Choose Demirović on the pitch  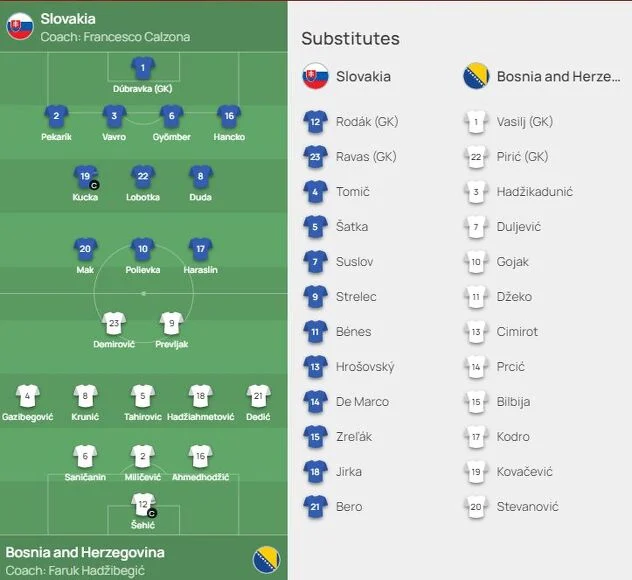[x=114, y=323]
